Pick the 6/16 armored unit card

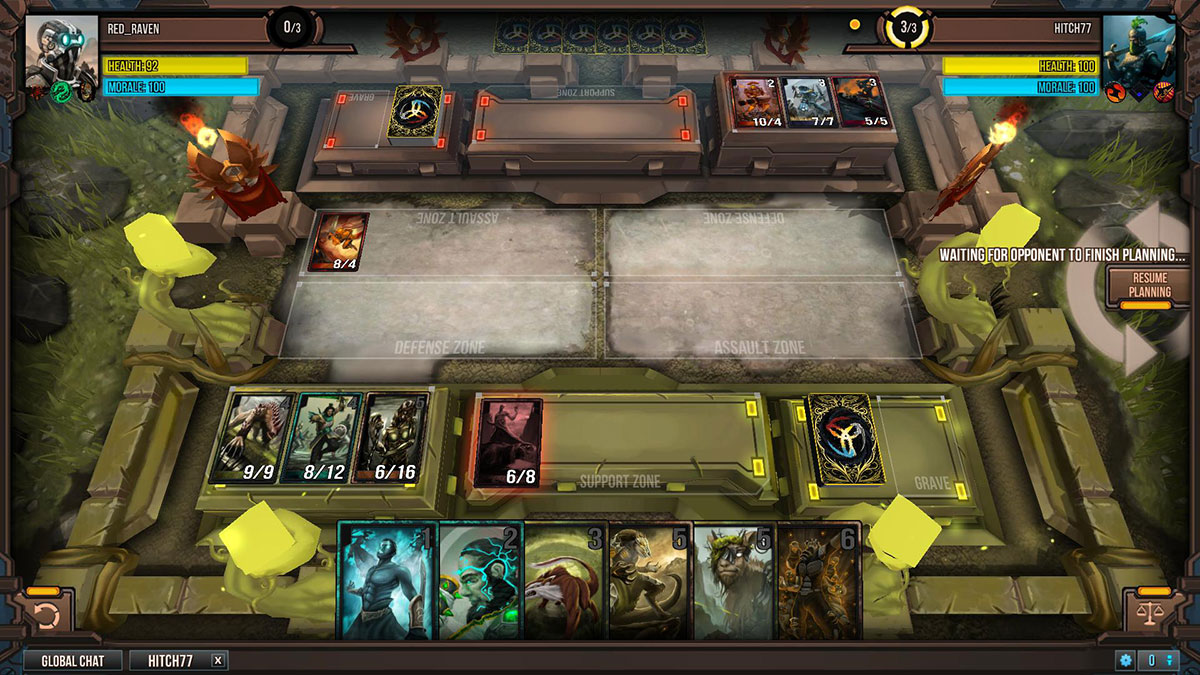click(x=391, y=437)
